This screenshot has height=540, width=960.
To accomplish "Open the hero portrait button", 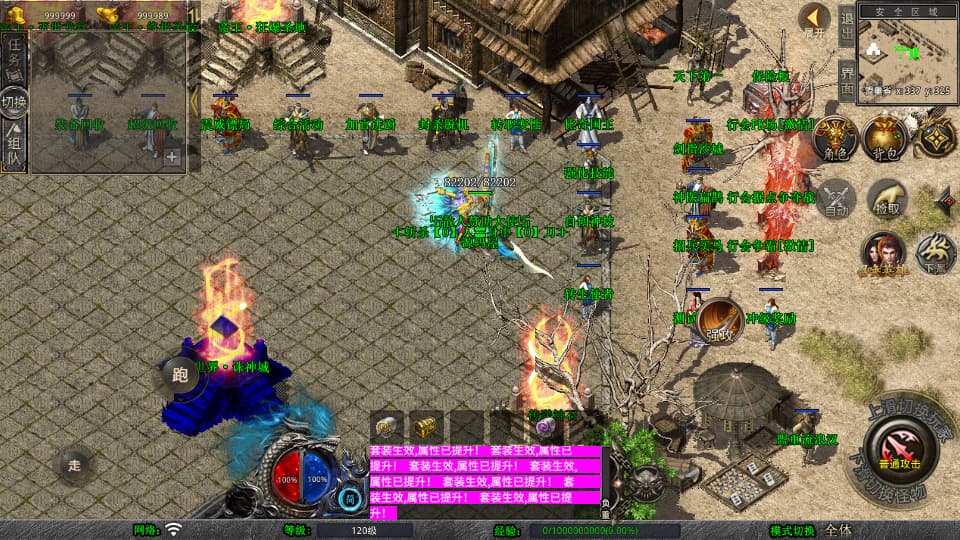I will point(884,254).
